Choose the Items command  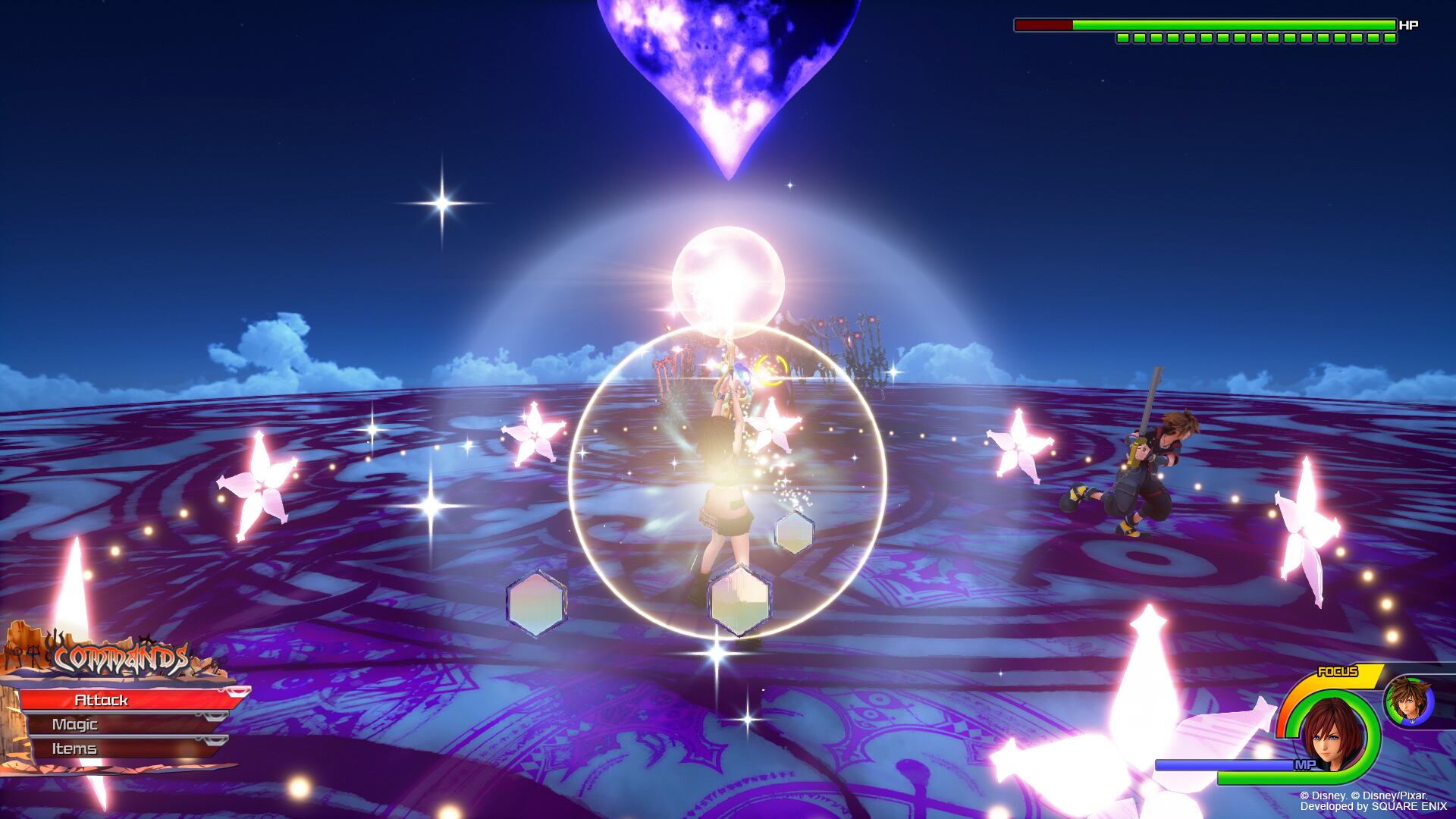[121, 748]
